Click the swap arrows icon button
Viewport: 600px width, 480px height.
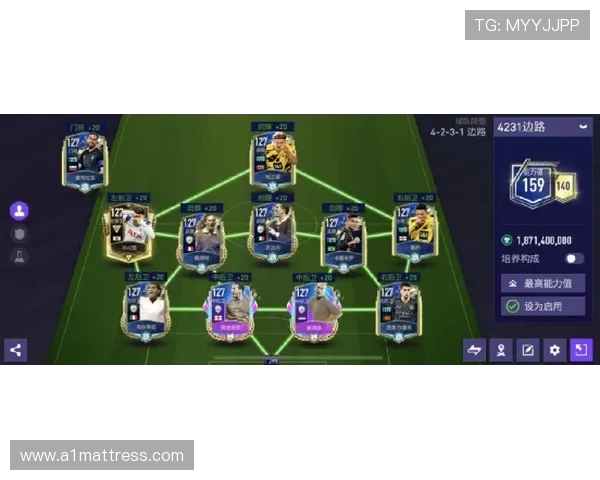tap(474, 350)
